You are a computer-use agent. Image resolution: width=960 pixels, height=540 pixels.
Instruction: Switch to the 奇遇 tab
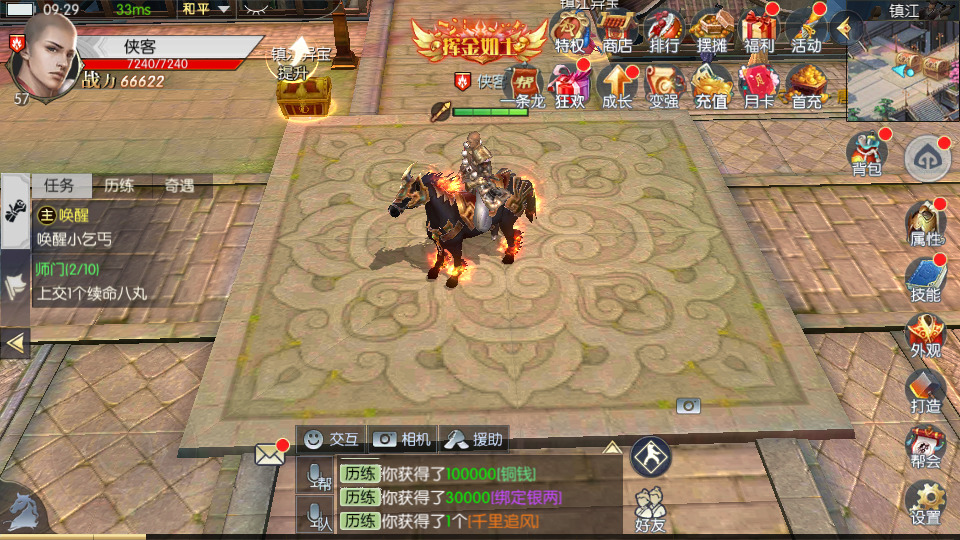tap(178, 185)
